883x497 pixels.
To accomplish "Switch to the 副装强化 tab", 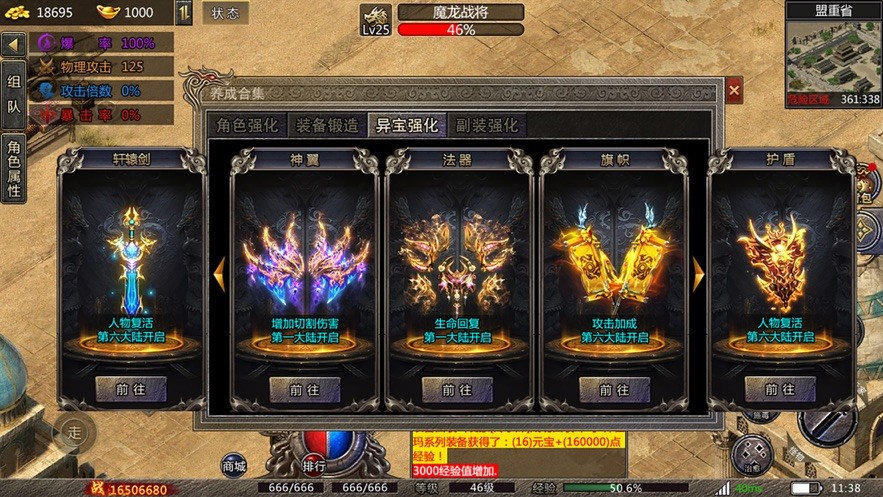I will tap(487, 125).
